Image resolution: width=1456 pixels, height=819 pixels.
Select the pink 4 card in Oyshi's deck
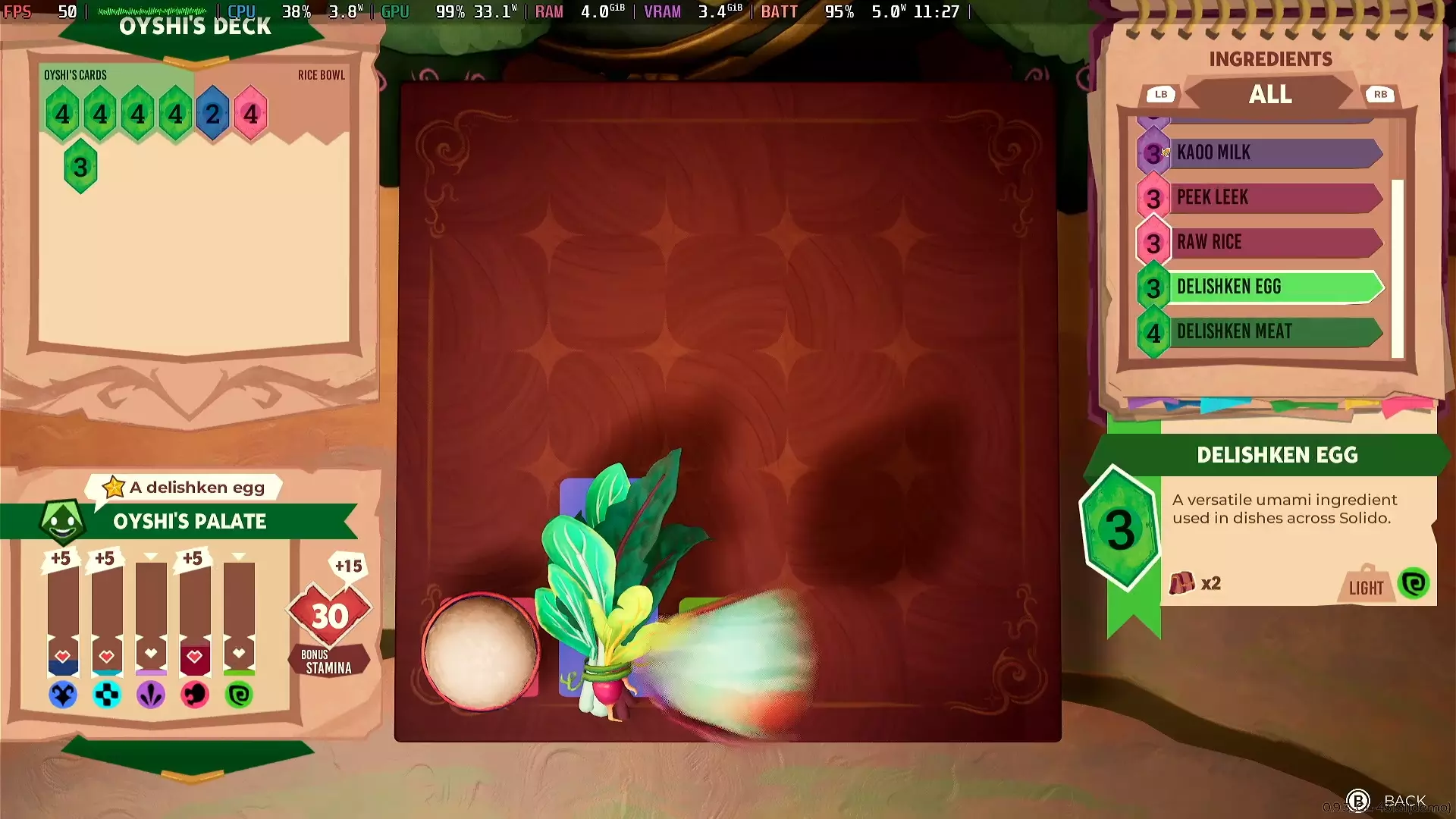tap(251, 115)
